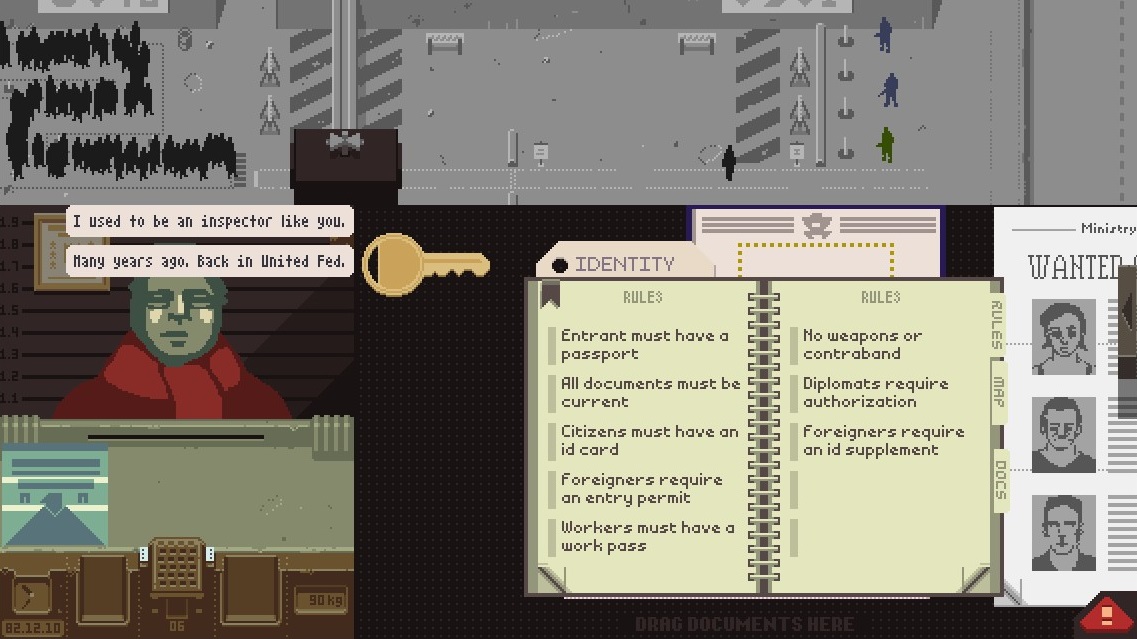Pick the "Citizens must have an id card" rule
Image resolution: width=1137 pixels, height=639 pixels.
pos(649,440)
